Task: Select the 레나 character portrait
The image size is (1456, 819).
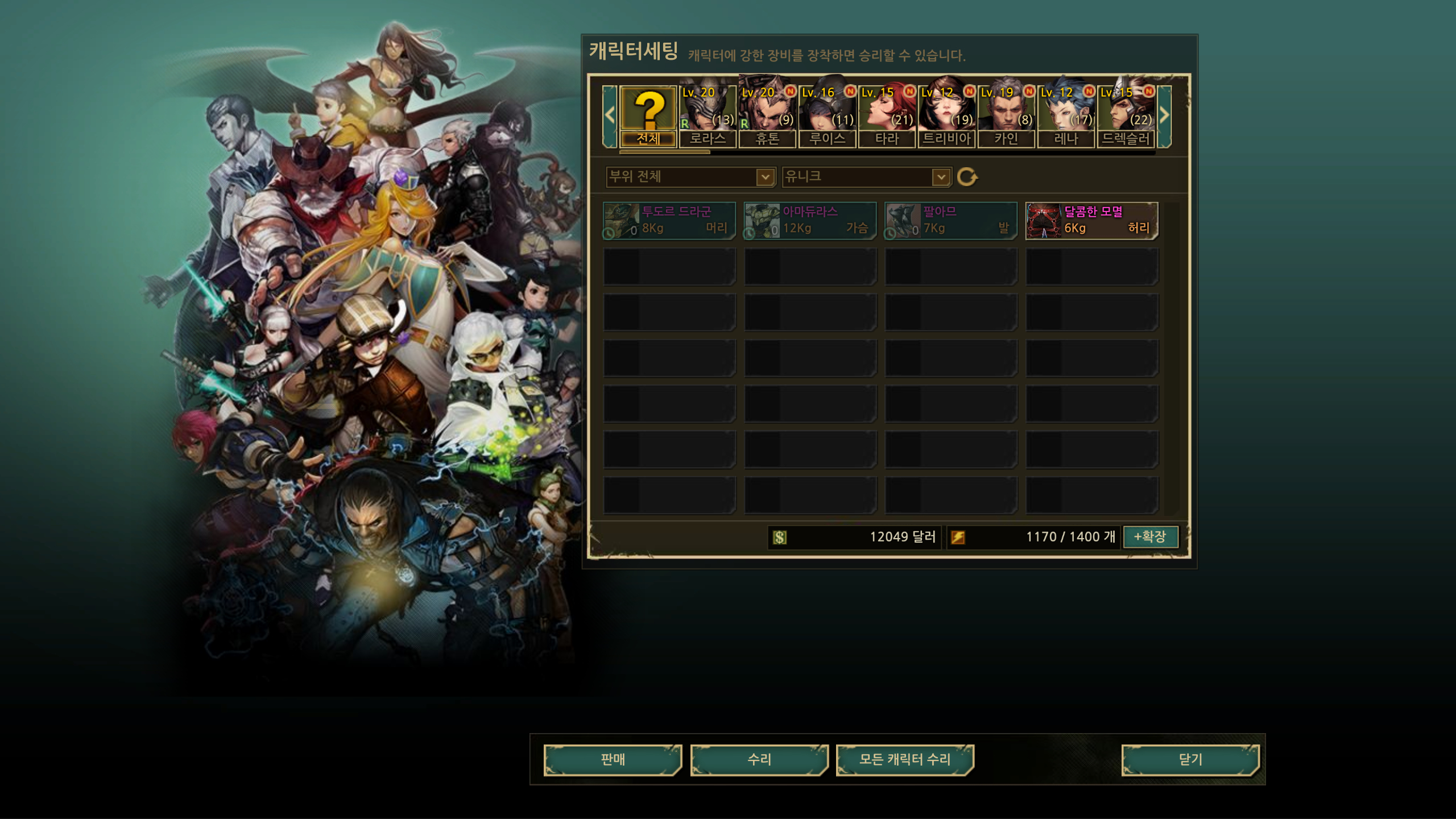Action: point(1066,117)
